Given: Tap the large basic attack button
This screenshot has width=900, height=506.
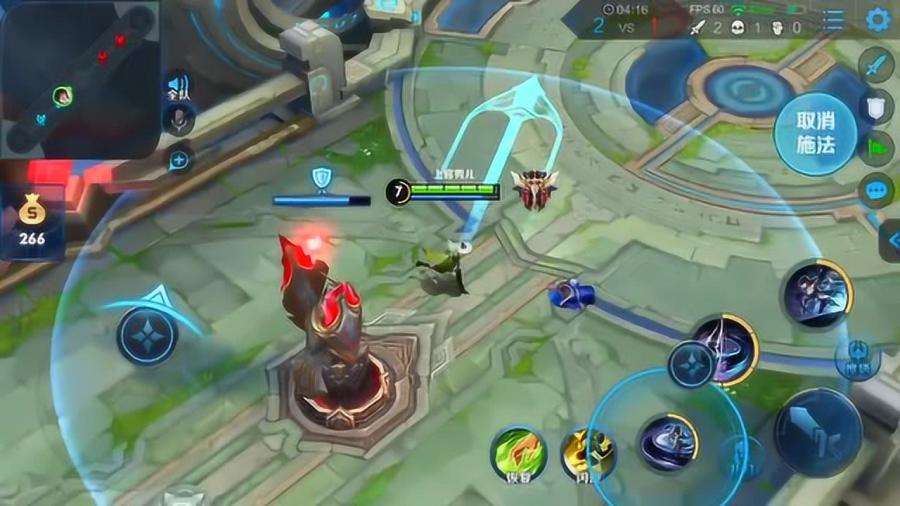Looking at the screenshot, I should click(817, 432).
